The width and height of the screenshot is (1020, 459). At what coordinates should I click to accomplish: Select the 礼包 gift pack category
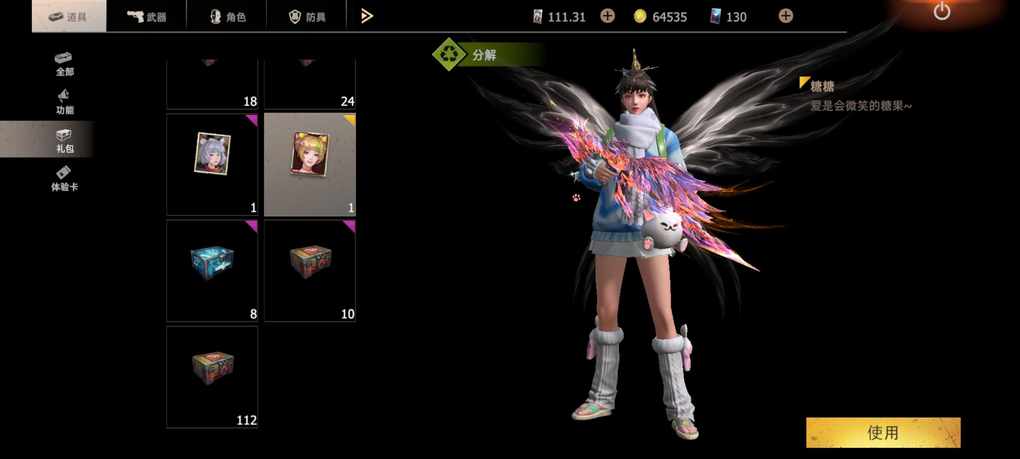pos(64,140)
